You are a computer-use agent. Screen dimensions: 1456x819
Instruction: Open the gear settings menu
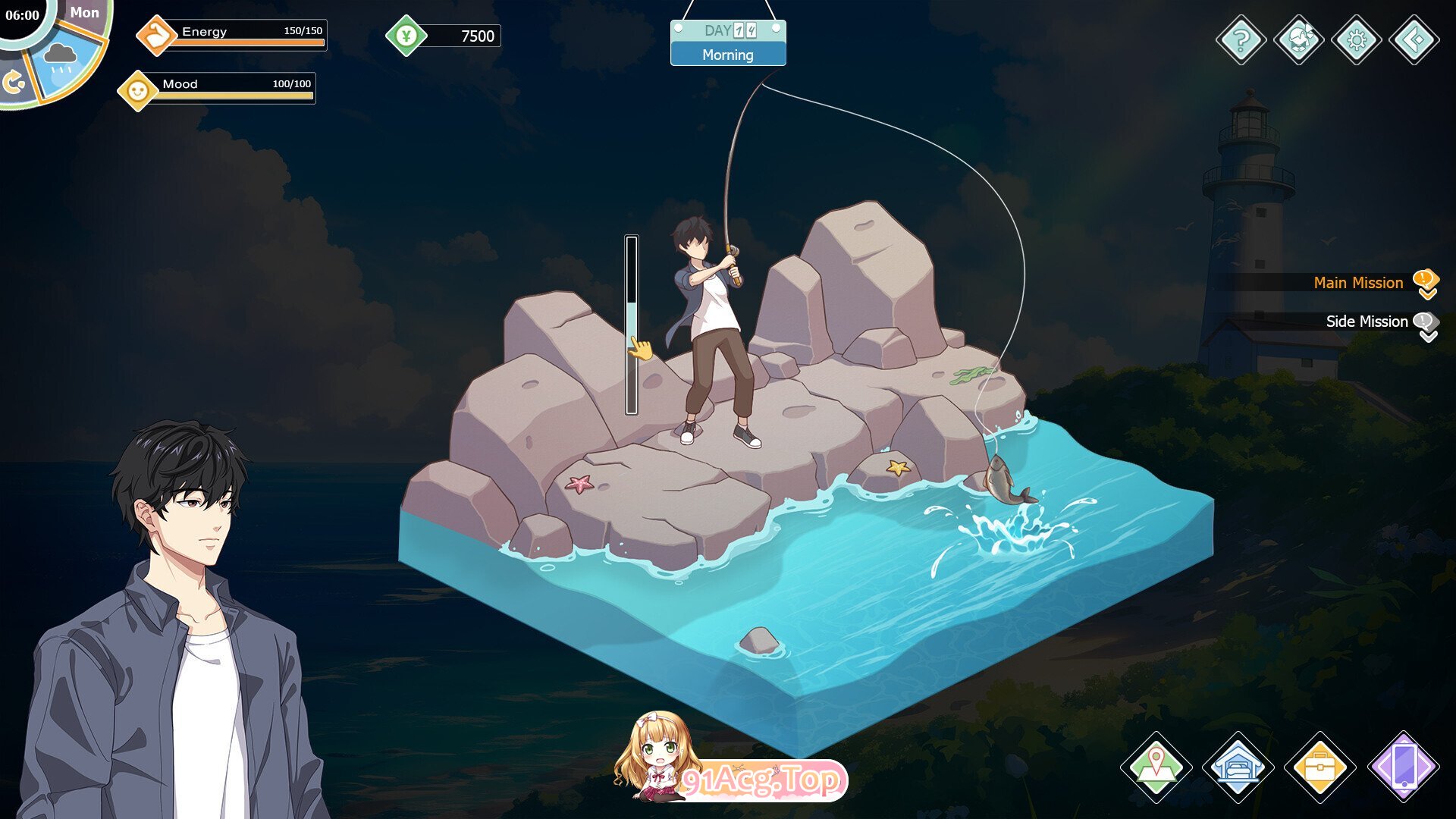[1356, 39]
